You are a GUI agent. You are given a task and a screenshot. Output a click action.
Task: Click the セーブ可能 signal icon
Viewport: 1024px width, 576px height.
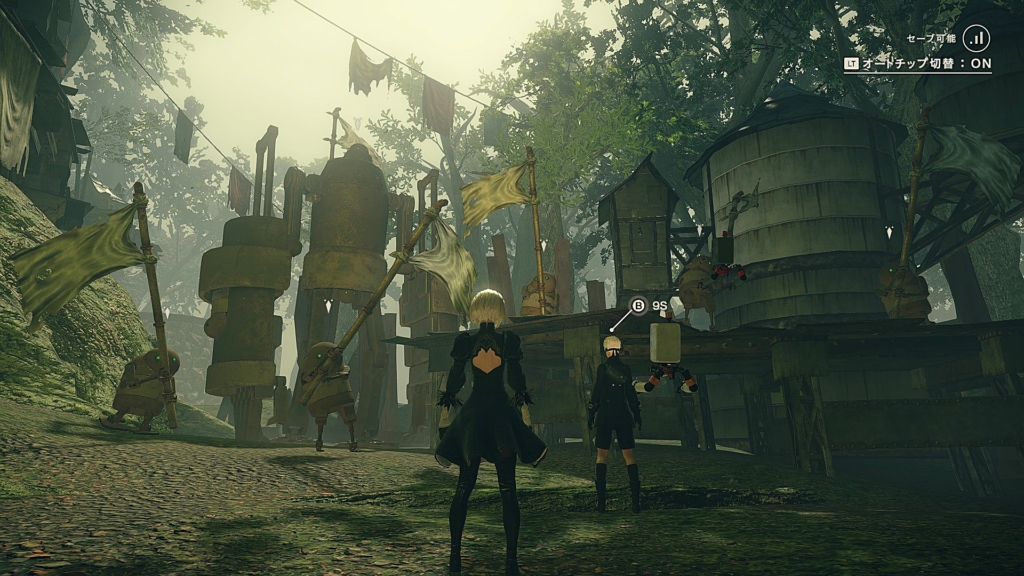[x=977, y=38]
